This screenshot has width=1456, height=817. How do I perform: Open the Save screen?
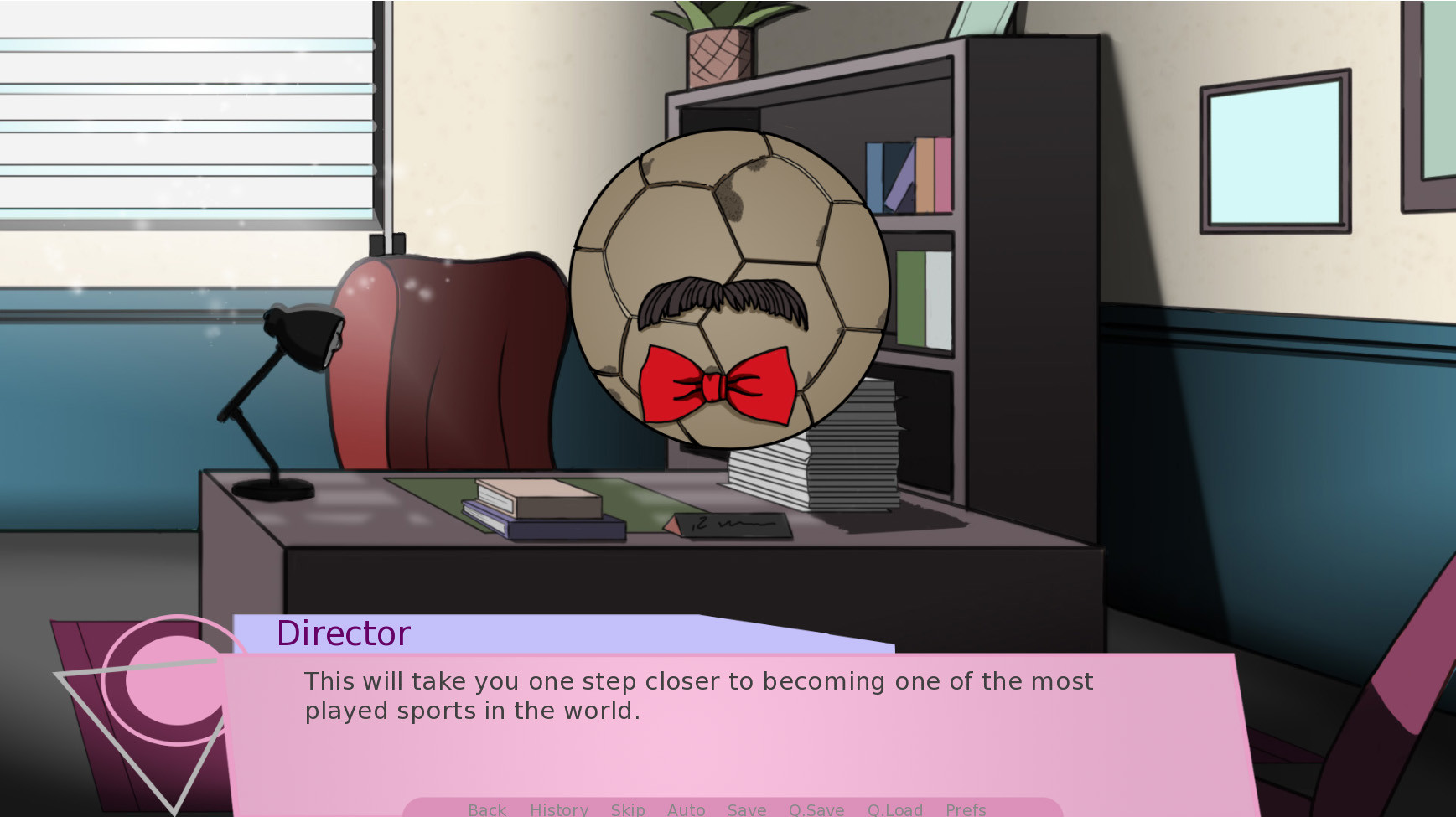click(747, 809)
